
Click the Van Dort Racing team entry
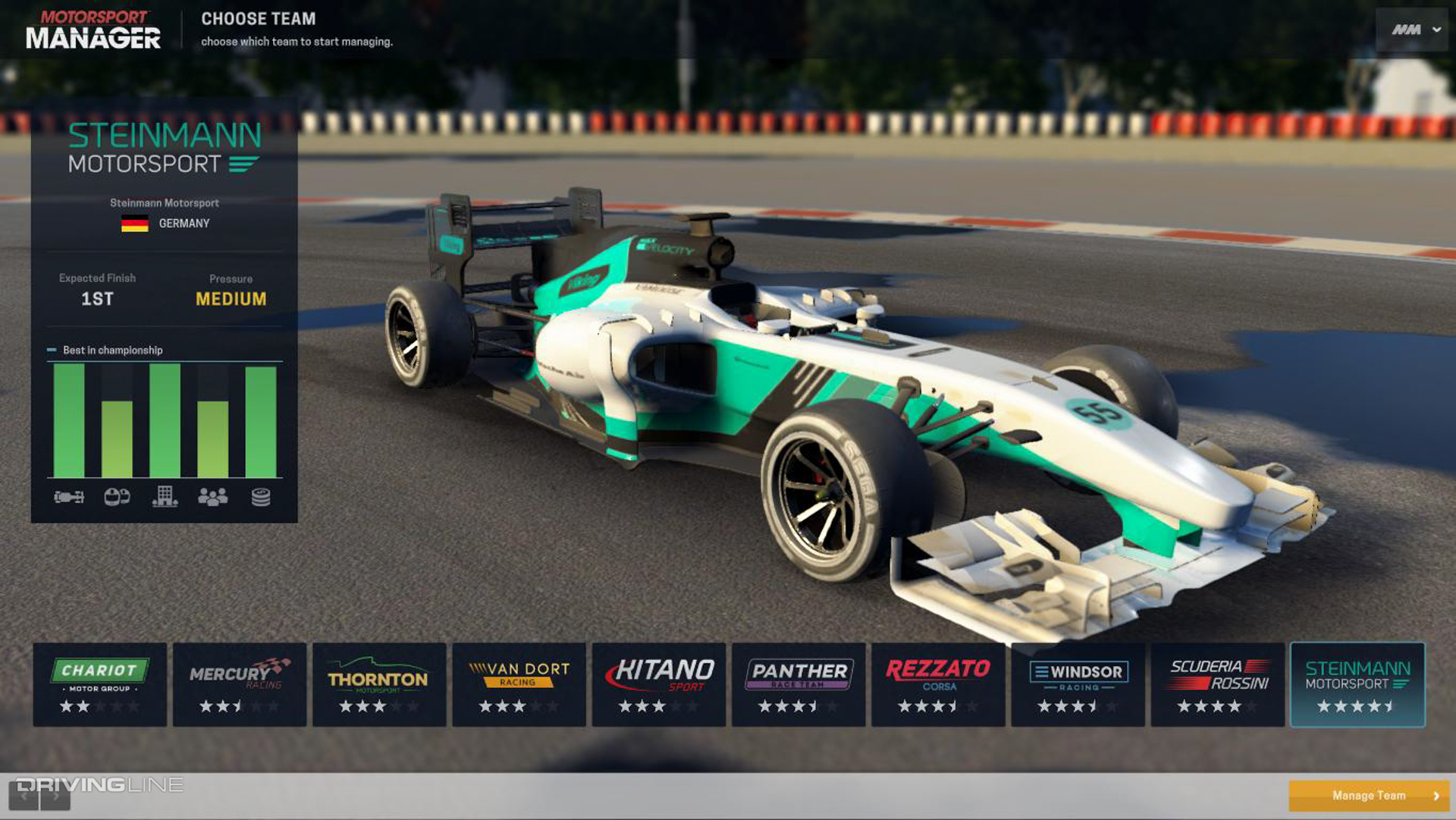[x=519, y=683]
